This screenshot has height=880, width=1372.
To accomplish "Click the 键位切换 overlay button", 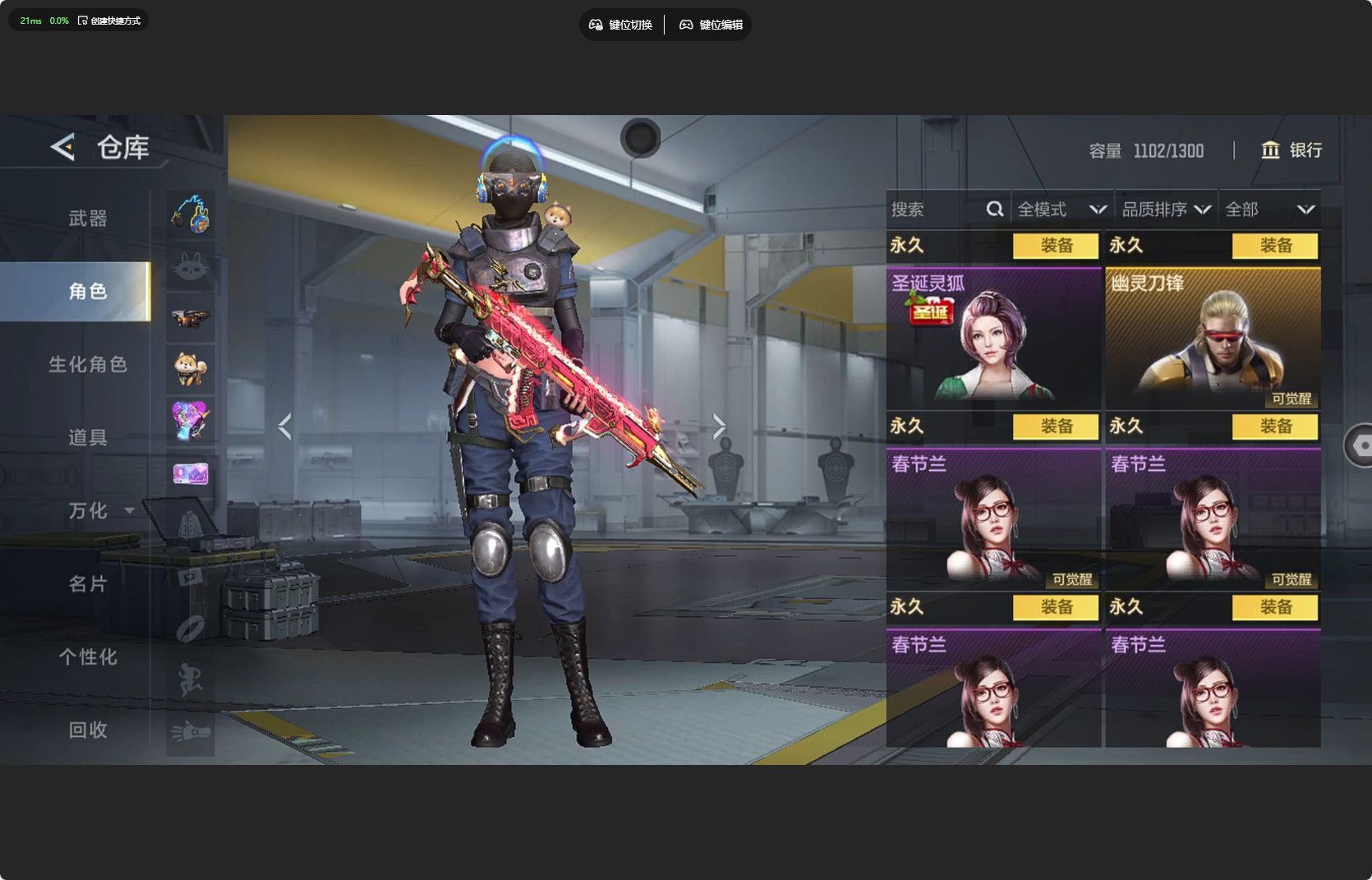I will point(621,25).
